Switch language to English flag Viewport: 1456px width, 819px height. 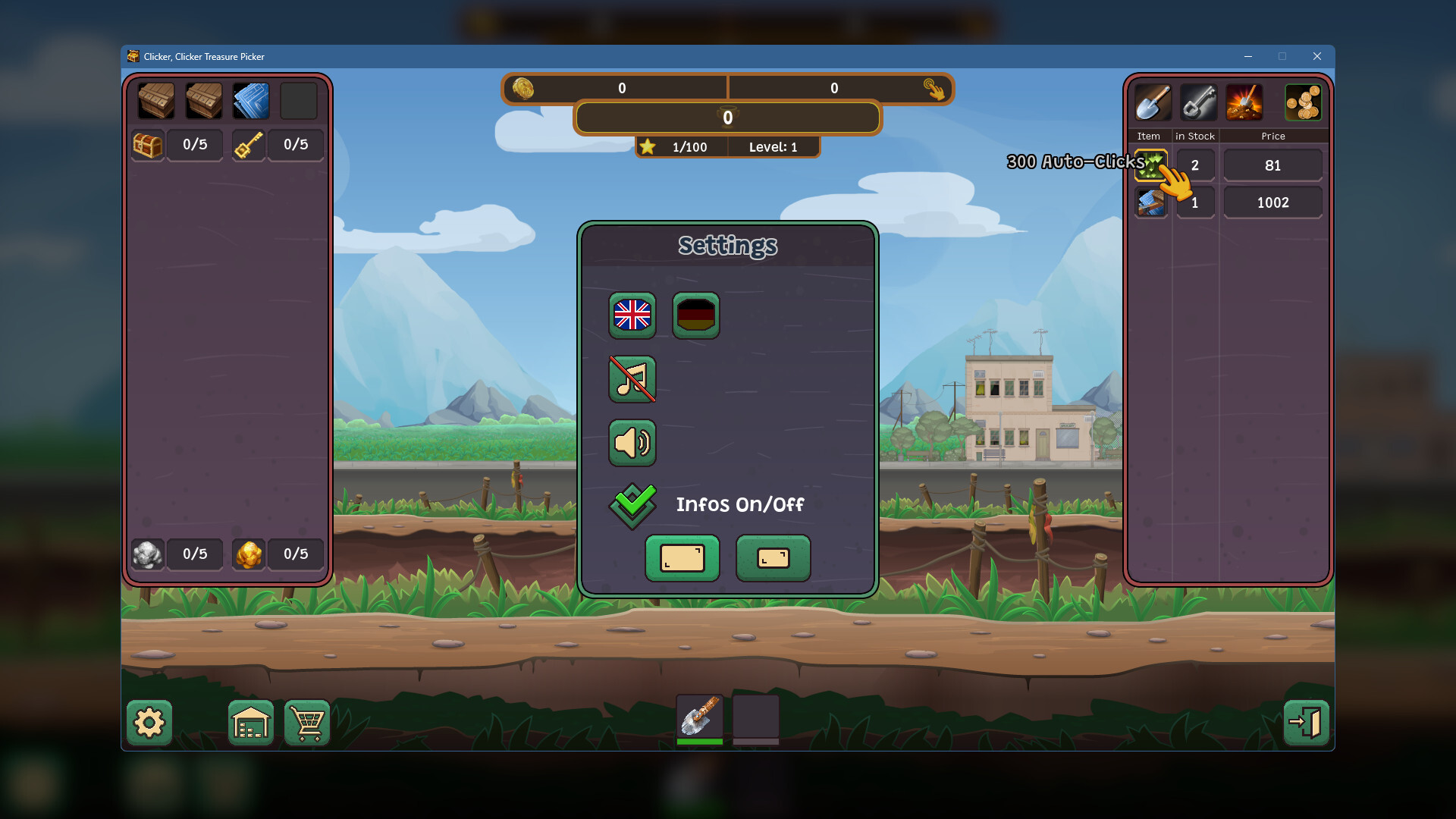point(632,315)
